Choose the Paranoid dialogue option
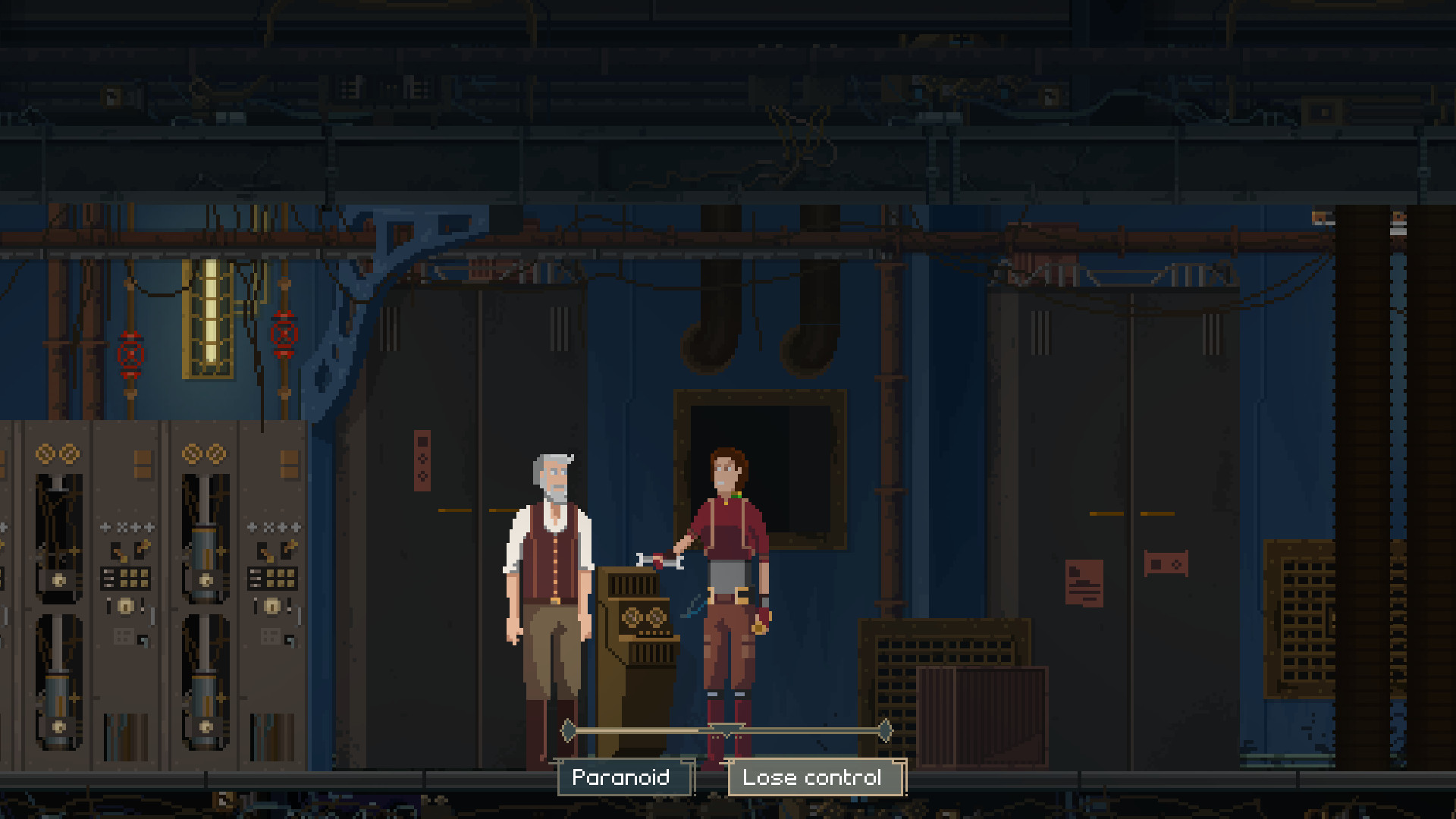The width and height of the screenshot is (1456, 819). [x=624, y=777]
